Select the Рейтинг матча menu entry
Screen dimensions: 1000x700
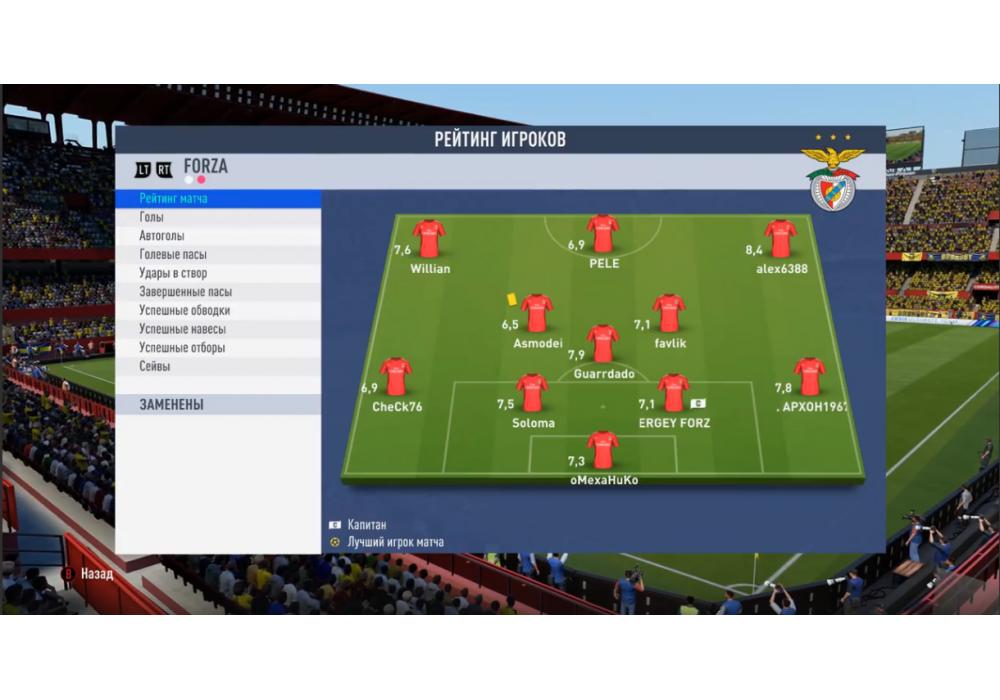click(x=218, y=199)
